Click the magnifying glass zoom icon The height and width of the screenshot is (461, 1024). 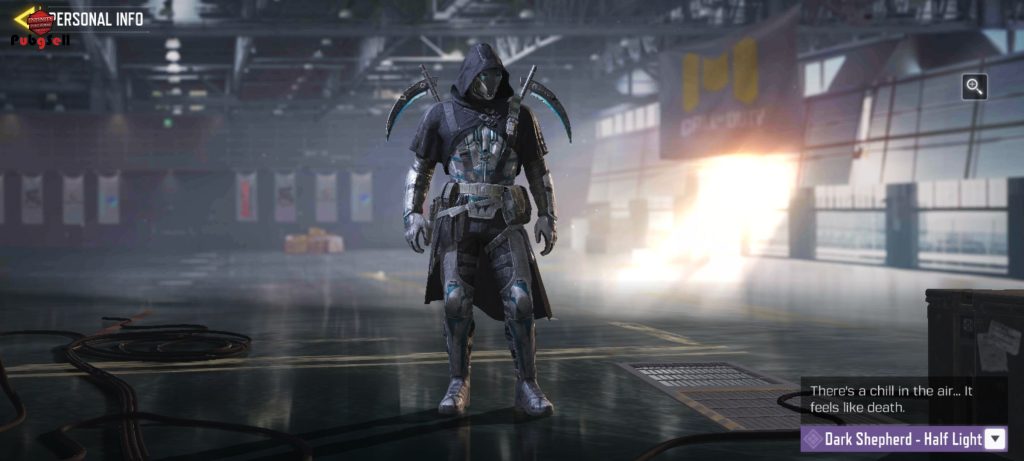click(975, 87)
